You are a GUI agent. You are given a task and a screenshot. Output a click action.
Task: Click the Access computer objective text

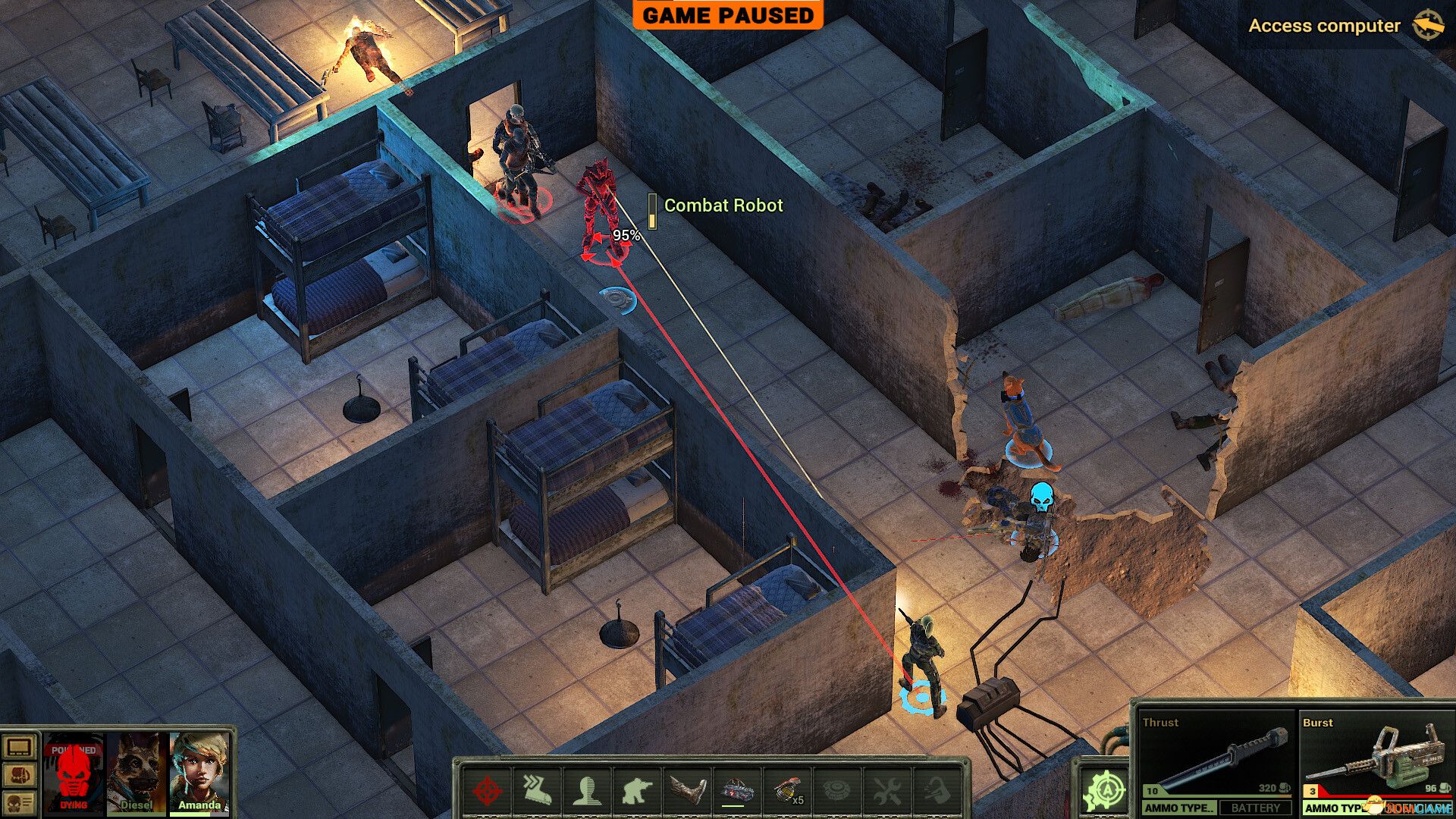1323,26
